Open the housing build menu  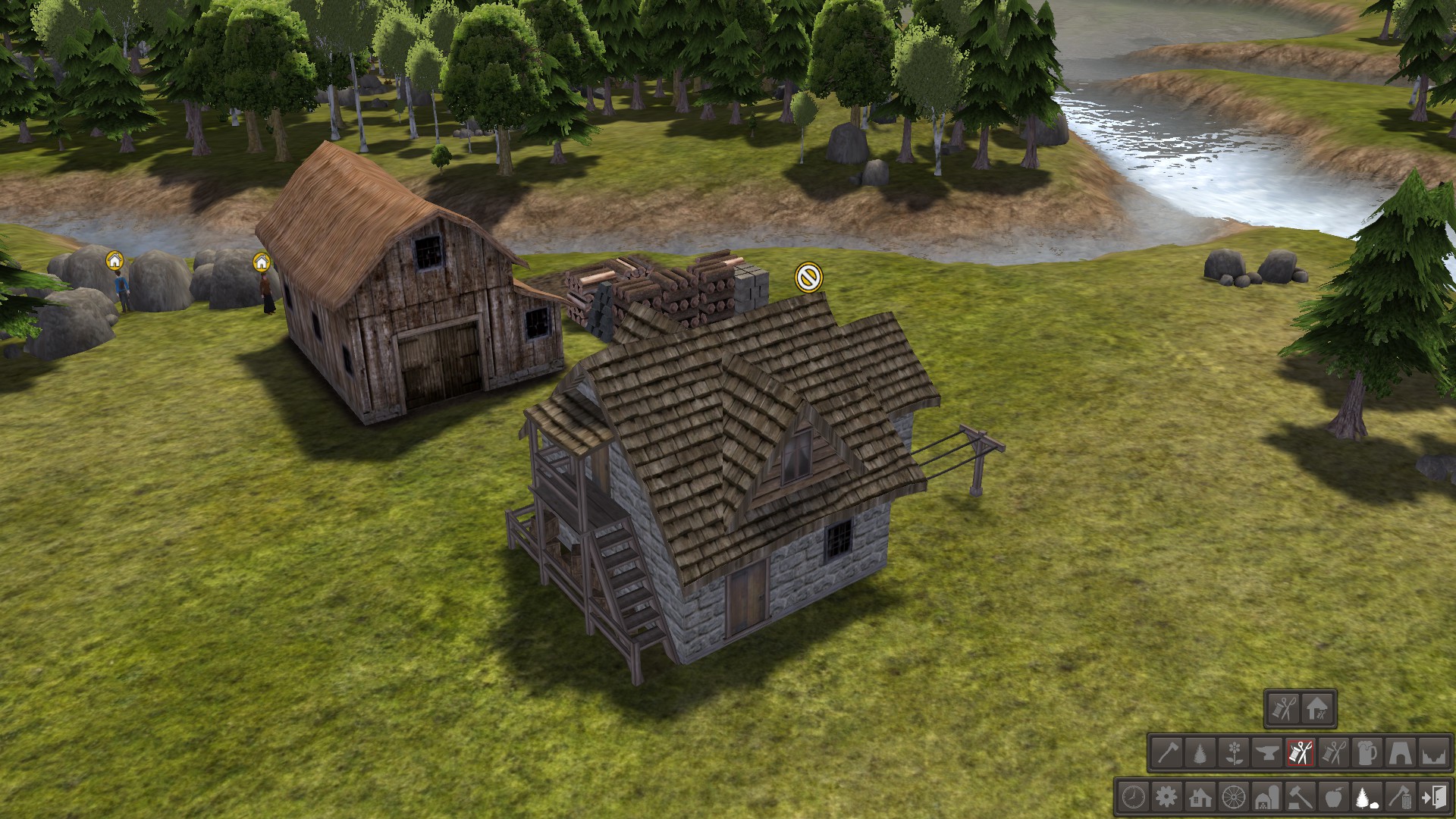click(1200, 798)
